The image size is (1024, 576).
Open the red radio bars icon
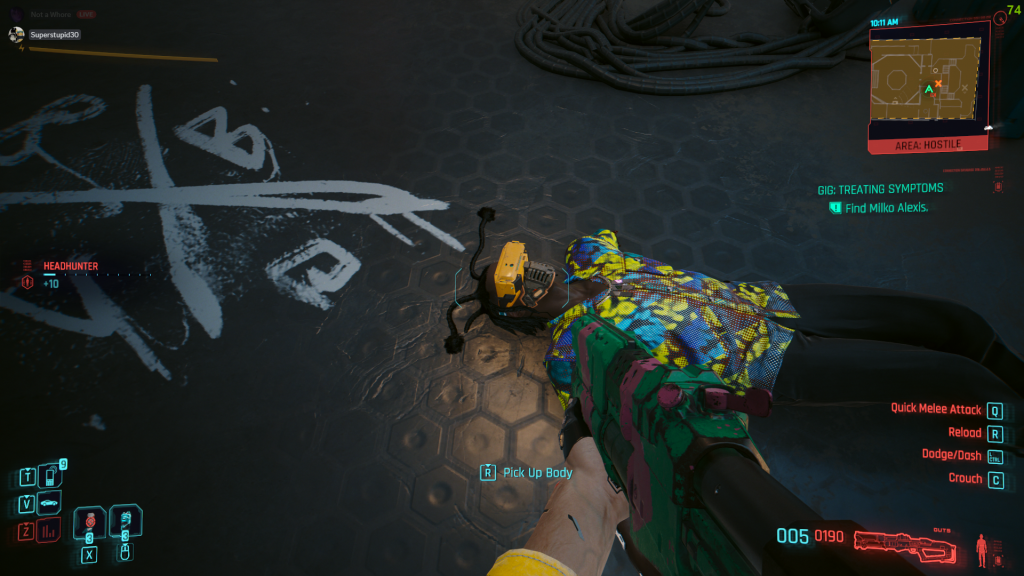pyautogui.click(x=49, y=529)
